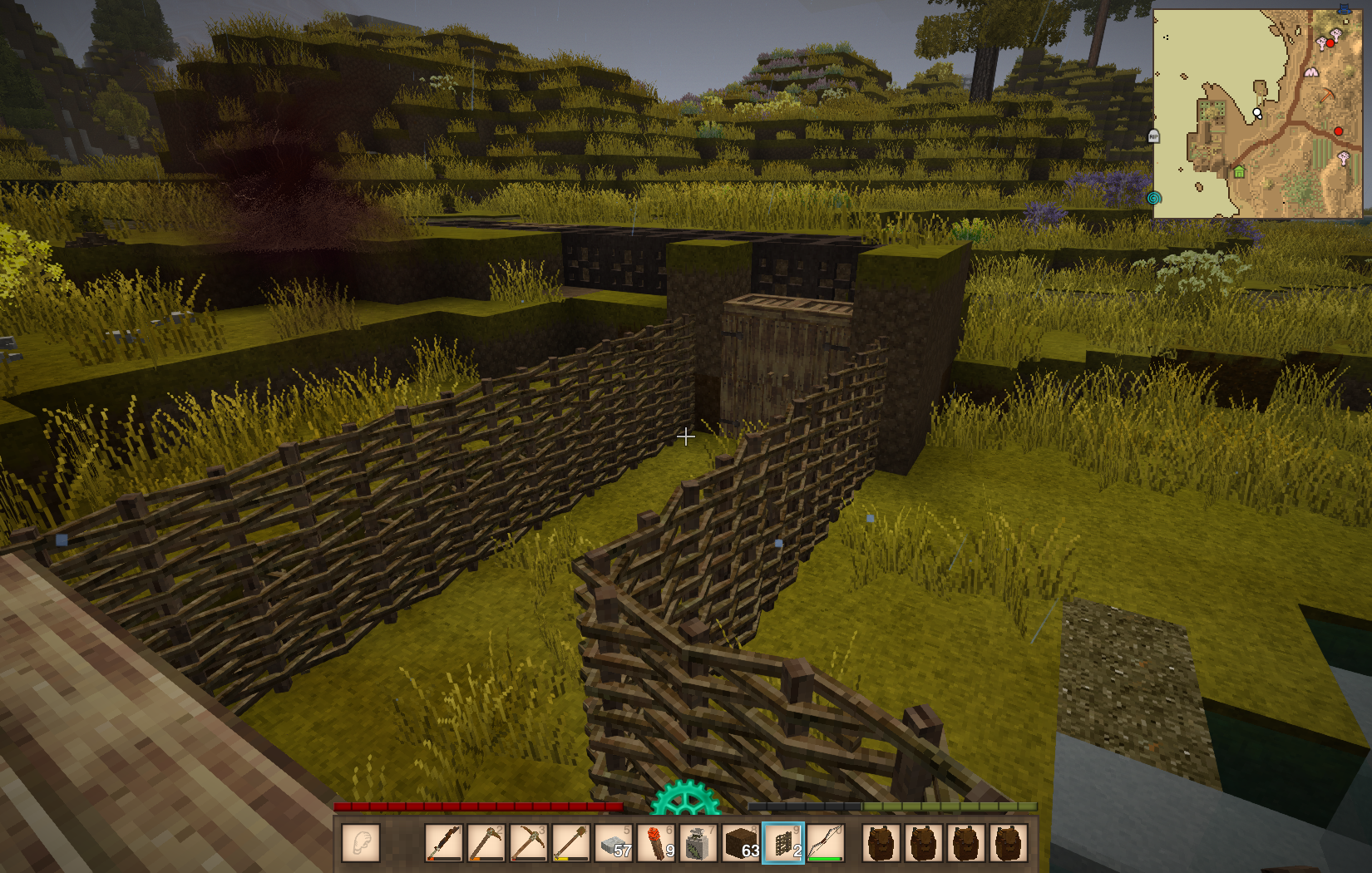Screen dimensions: 1372x873
Task: Click the minimap
Action: 1257,114
